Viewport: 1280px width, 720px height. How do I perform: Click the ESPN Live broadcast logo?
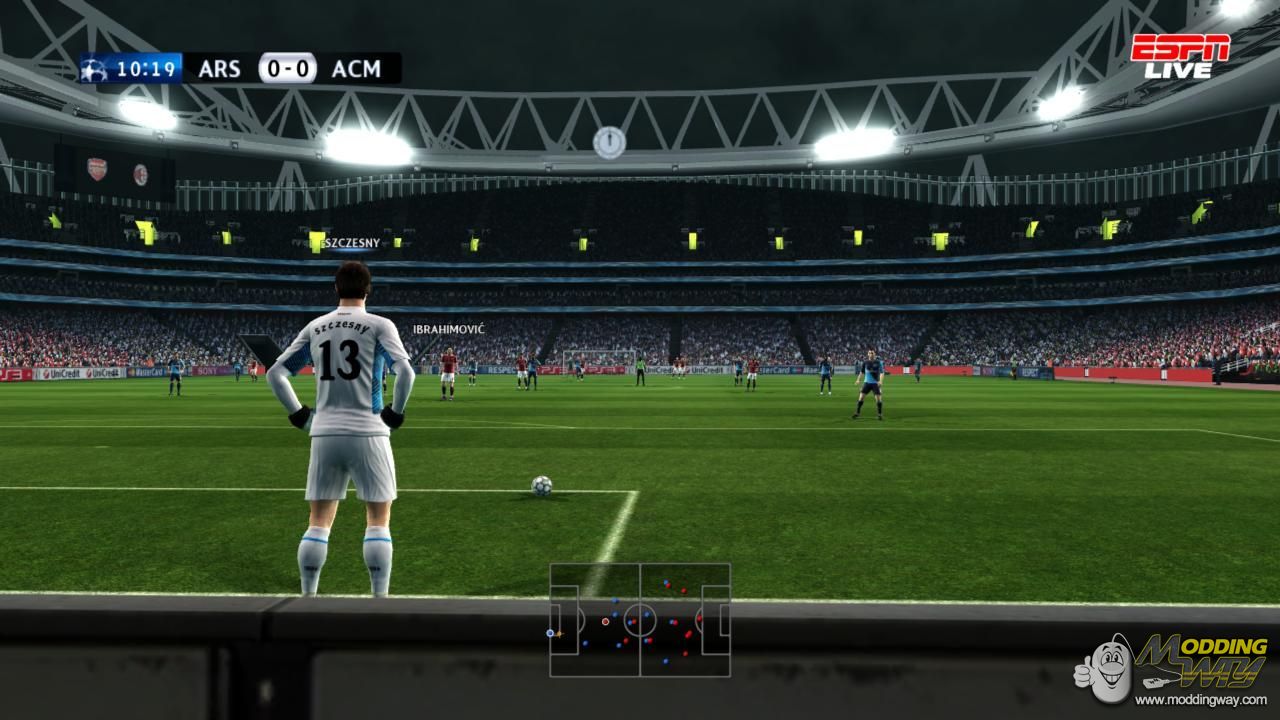(x=1180, y=56)
